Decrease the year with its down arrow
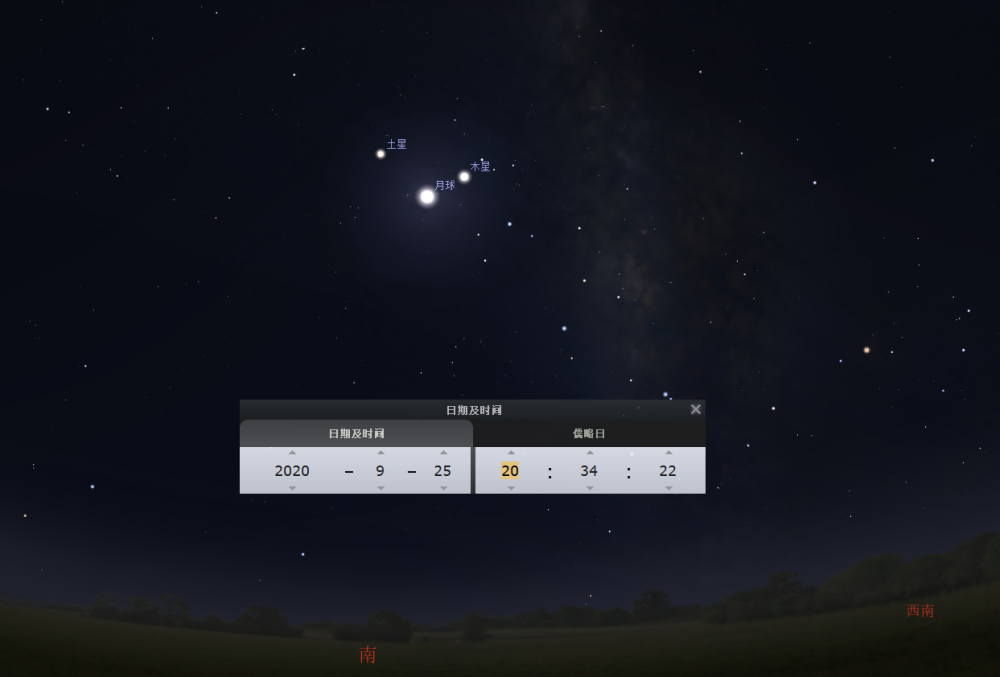This screenshot has height=677, width=1000. 292,488
